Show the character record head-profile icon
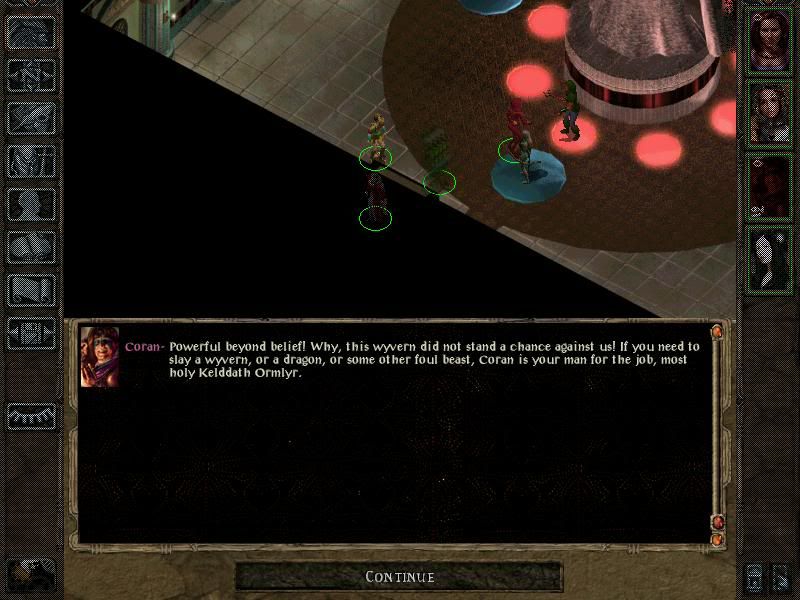Image resolution: width=800 pixels, height=600 pixels. tap(31, 204)
